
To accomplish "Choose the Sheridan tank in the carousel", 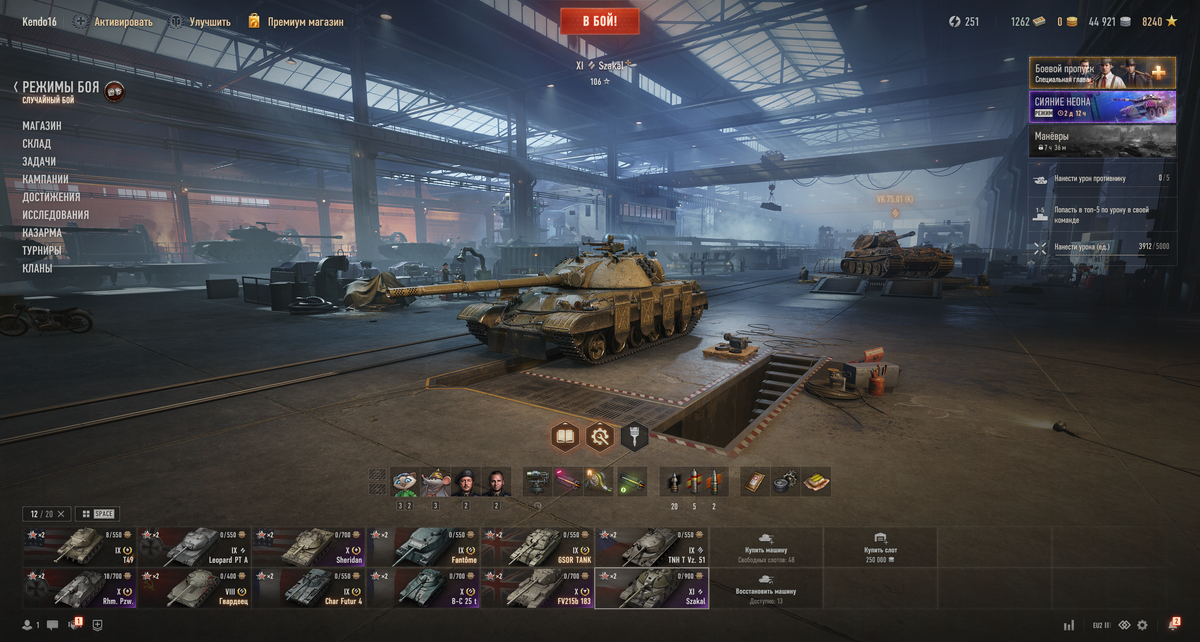I will click(308, 547).
